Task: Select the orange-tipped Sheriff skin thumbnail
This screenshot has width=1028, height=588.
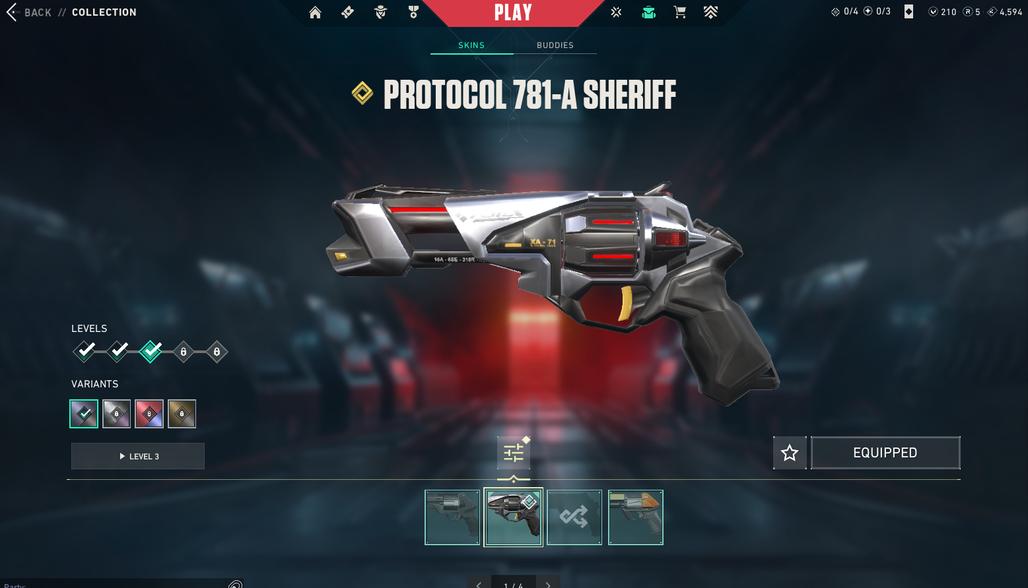Action: (x=635, y=517)
